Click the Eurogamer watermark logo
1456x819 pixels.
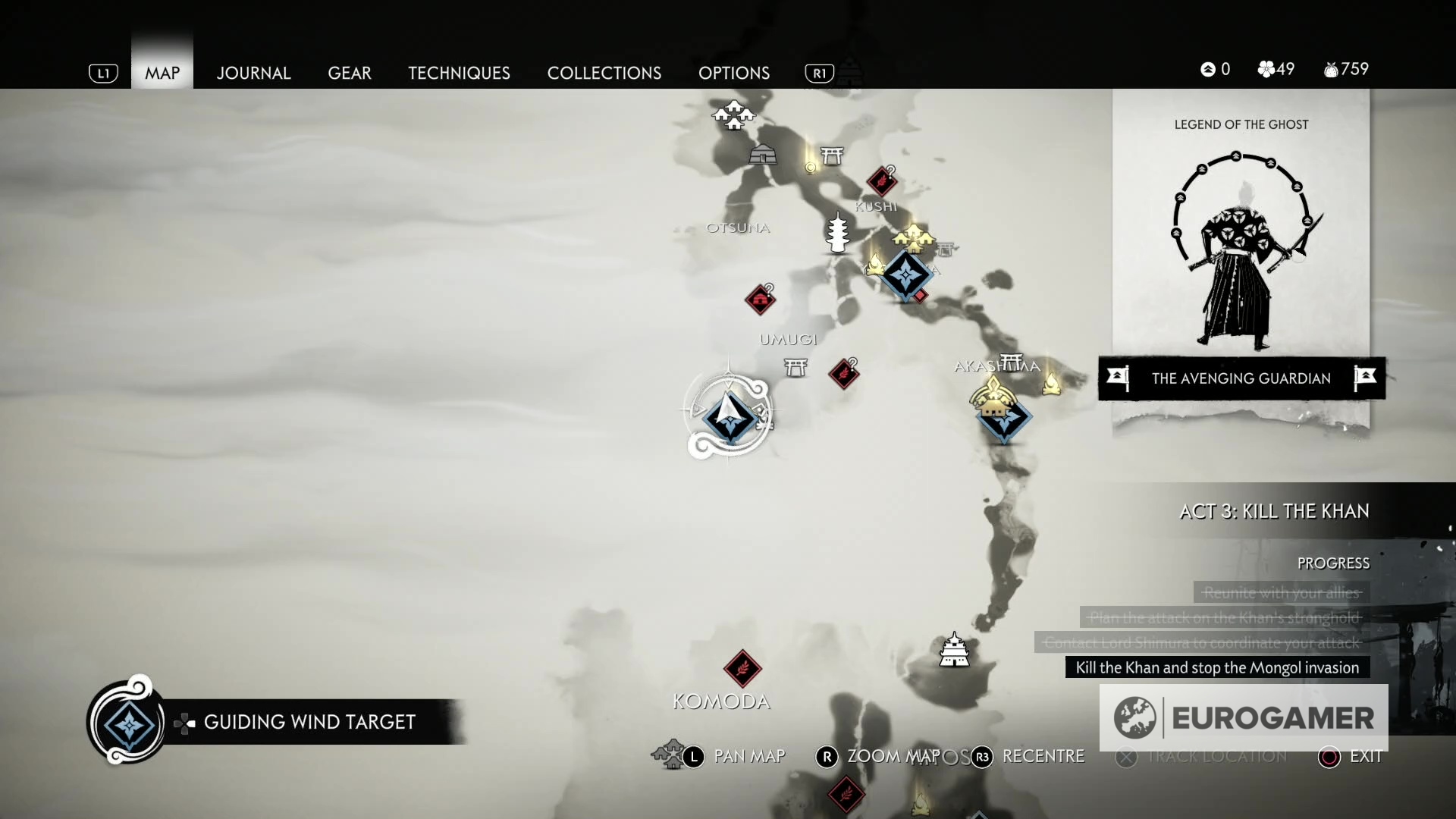point(1244,717)
